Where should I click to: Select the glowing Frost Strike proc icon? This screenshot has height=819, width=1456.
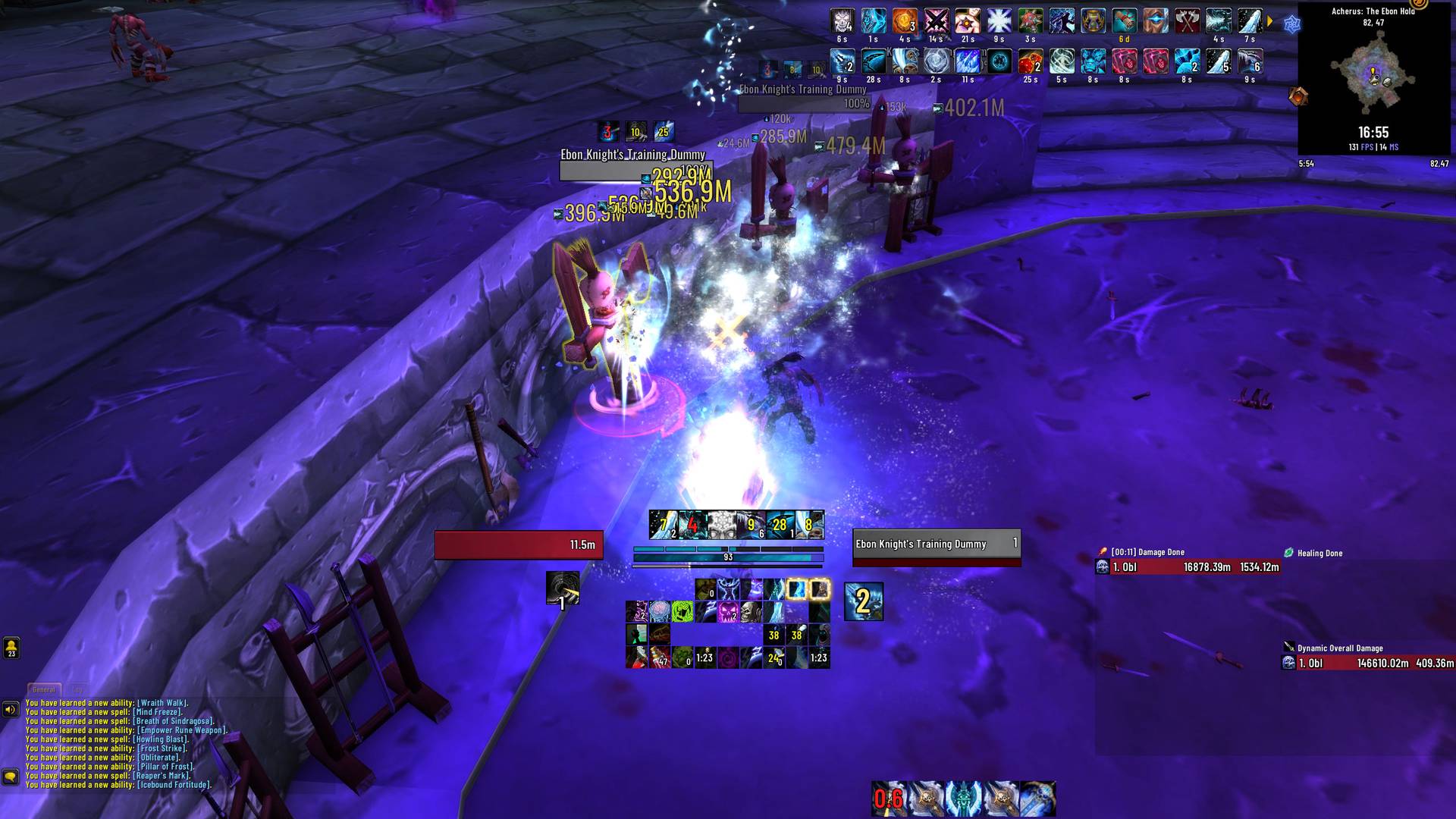[x=797, y=590]
